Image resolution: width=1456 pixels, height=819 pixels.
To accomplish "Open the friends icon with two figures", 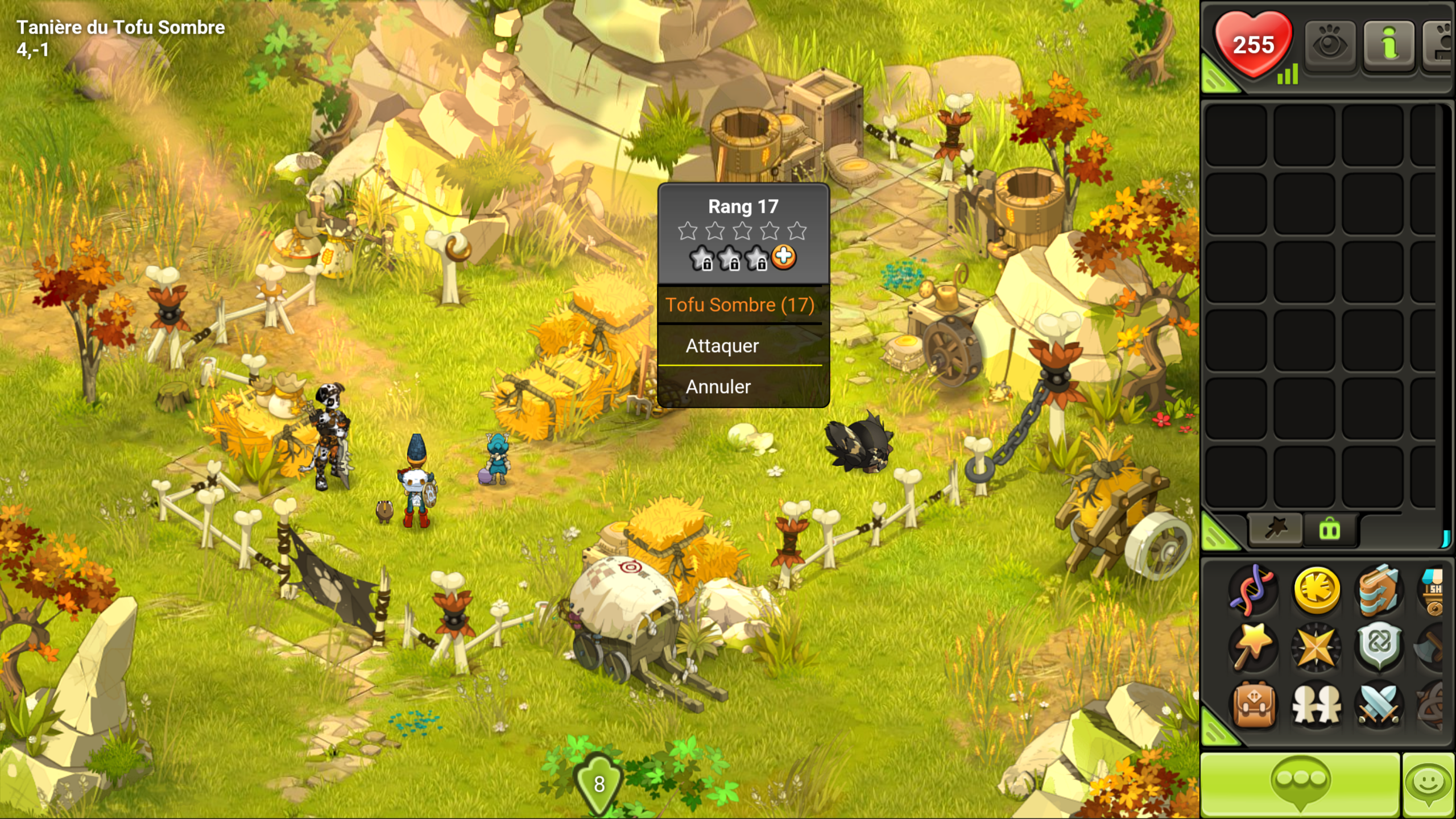I will tap(1316, 705).
